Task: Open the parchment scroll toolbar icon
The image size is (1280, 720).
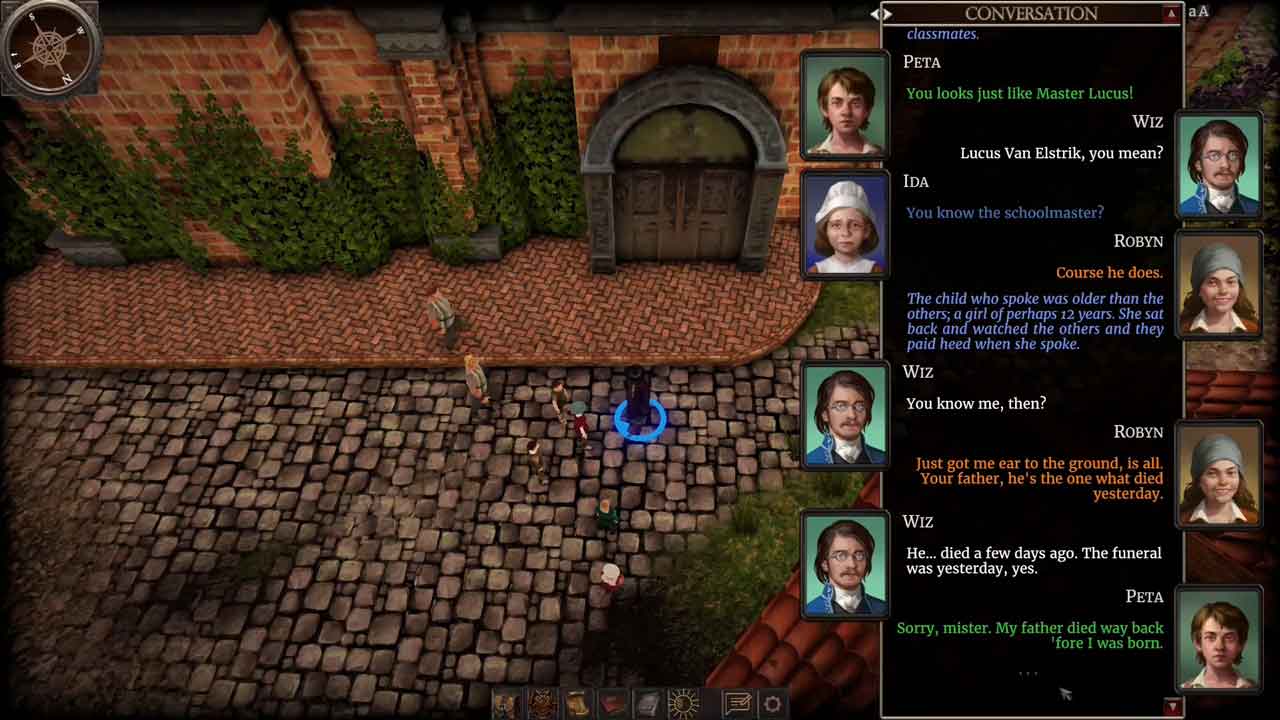Action: (x=577, y=703)
